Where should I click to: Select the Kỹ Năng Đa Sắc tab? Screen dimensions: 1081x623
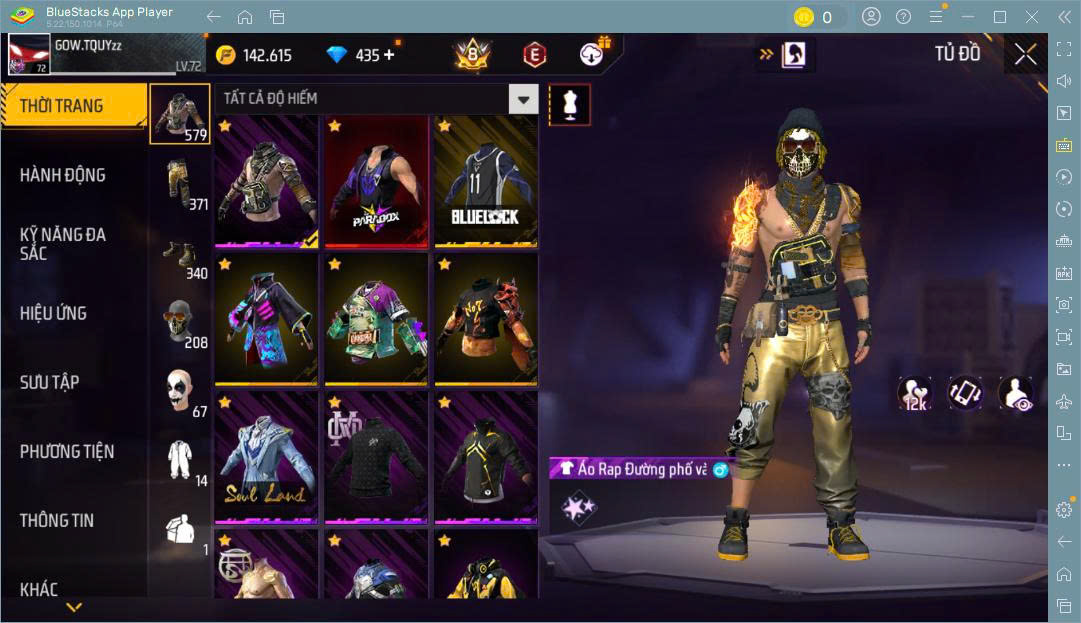click(63, 244)
